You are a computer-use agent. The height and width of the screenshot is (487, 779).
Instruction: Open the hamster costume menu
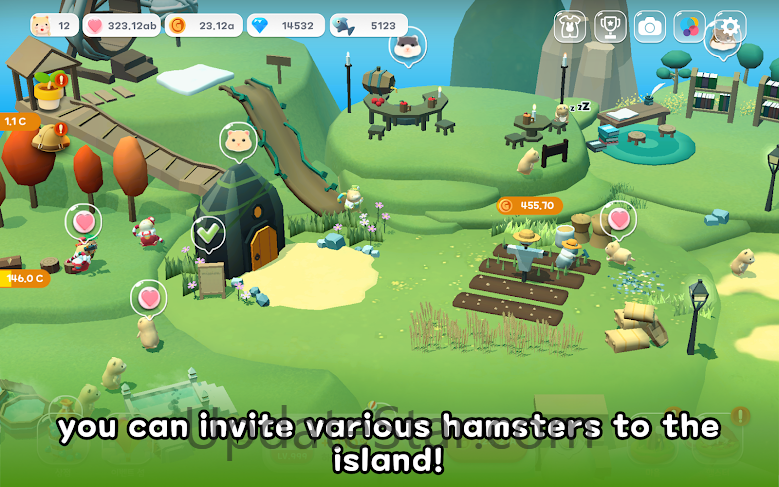point(570,26)
